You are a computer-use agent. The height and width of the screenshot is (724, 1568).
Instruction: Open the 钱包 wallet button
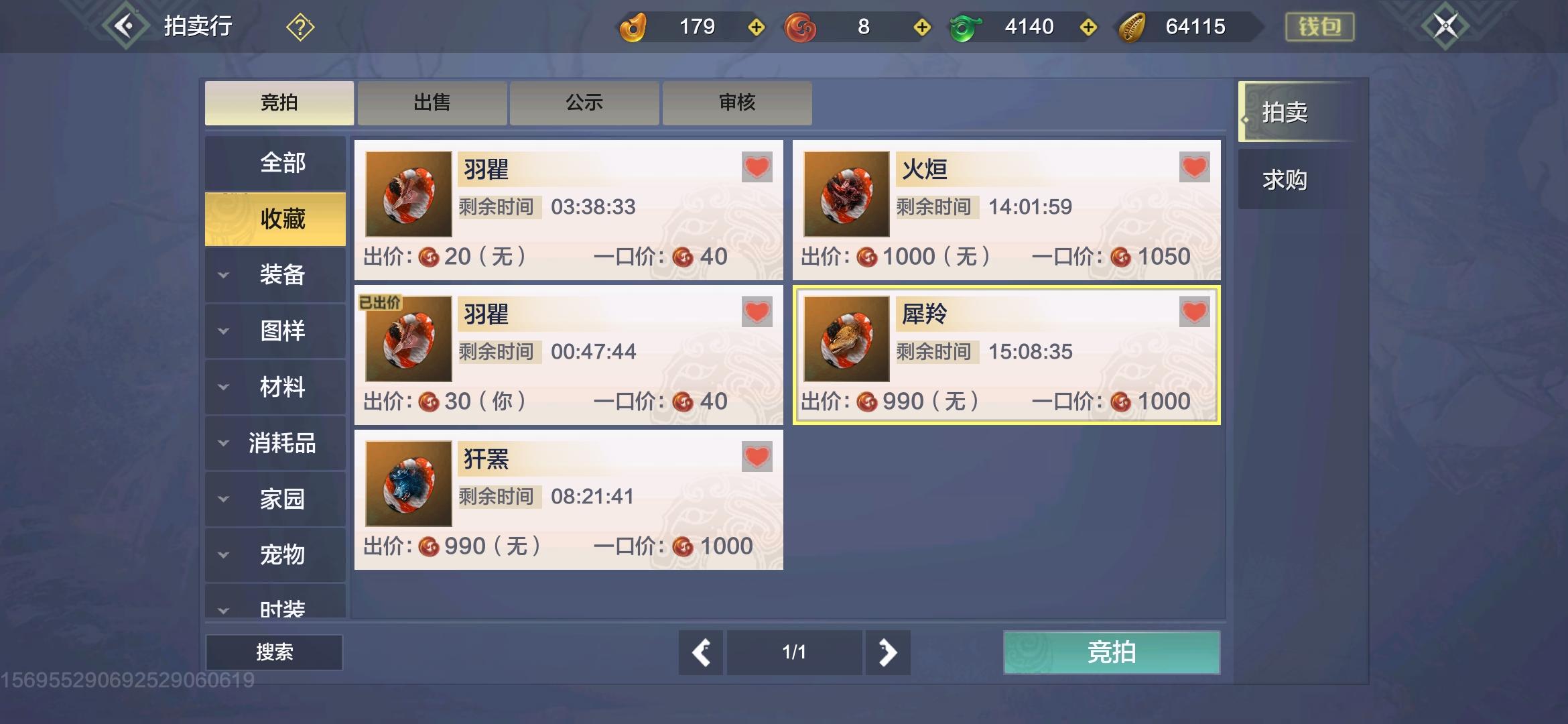point(1319,25)
